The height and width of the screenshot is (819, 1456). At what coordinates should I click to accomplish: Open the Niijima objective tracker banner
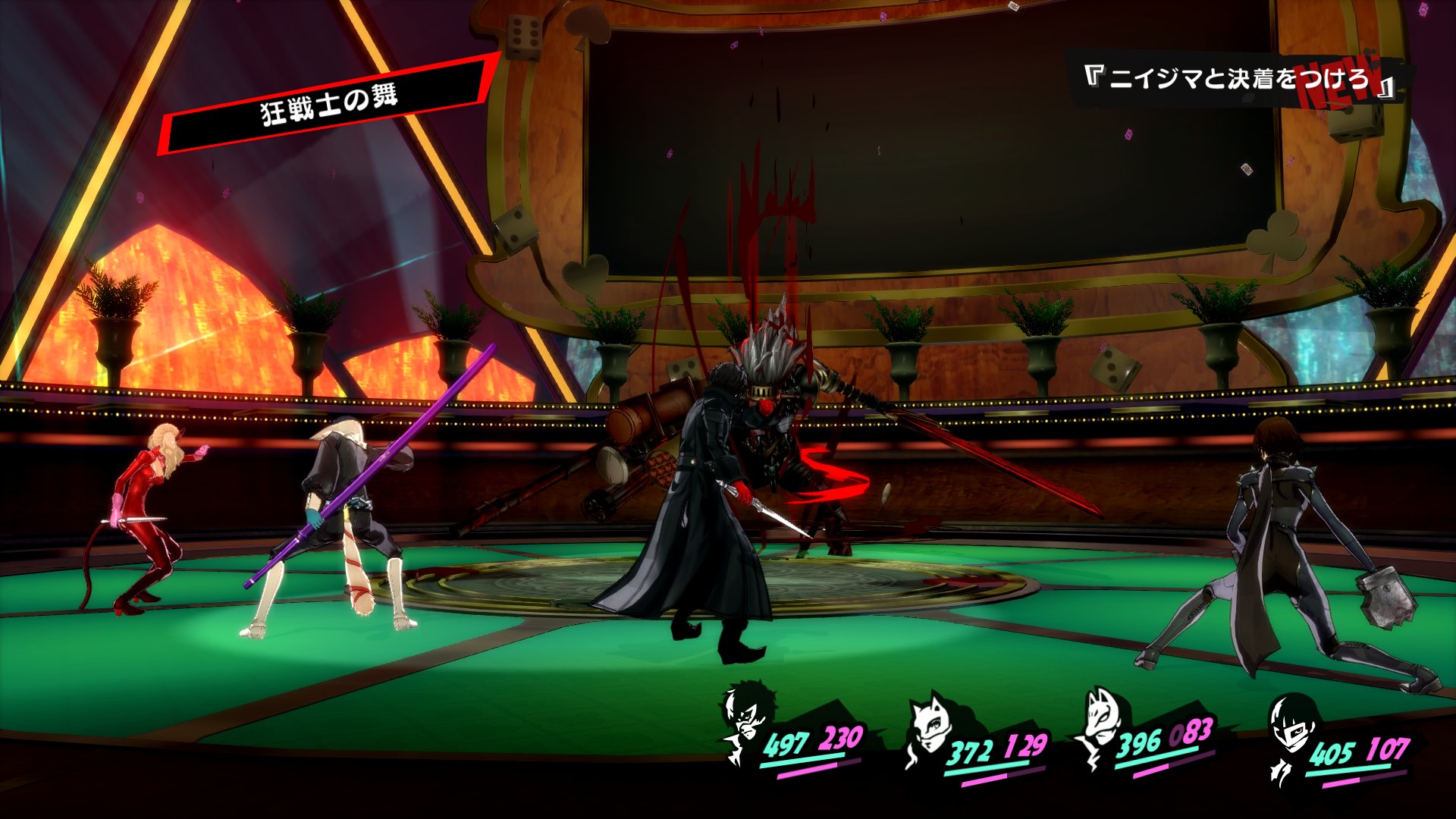(x=1235, y=78)
